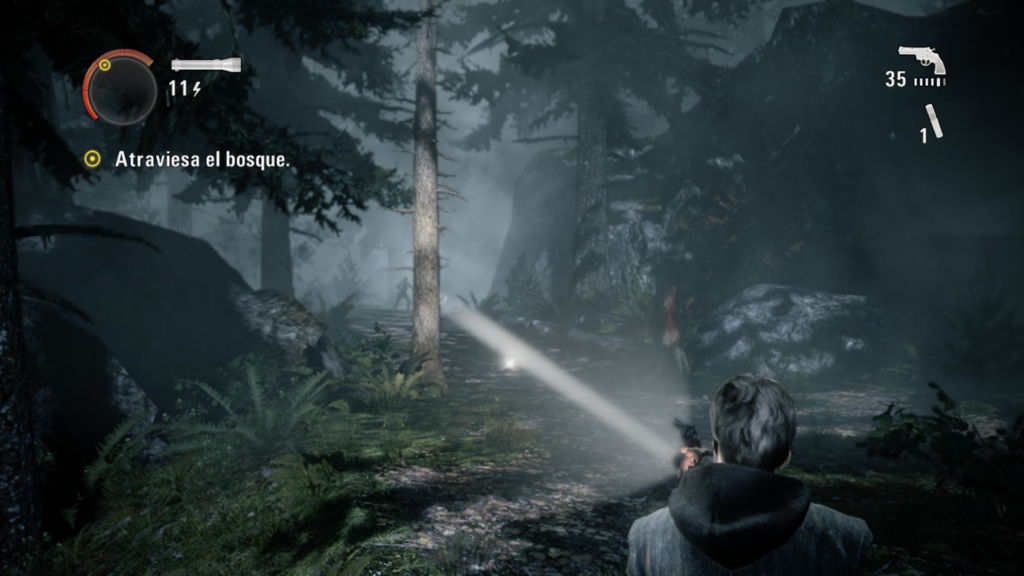Click the flare item icon
1024x576 pixels.
(x=934, y=120)
